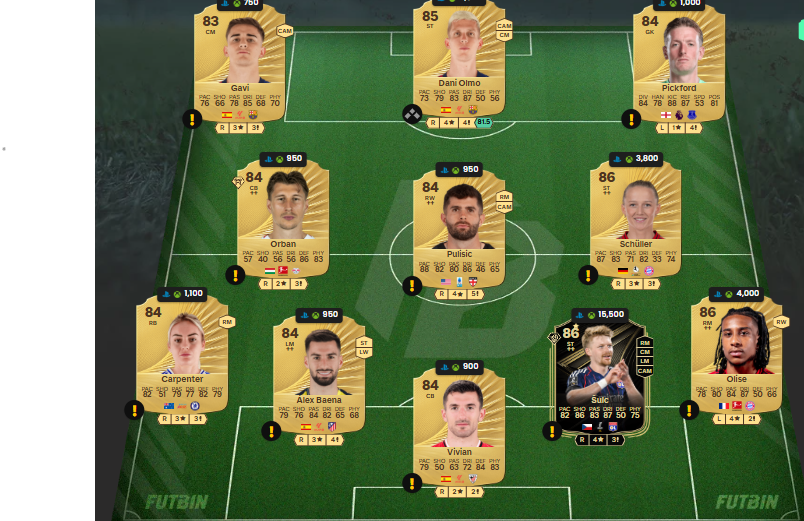Select the Dani Olmo player card
The width and height of the screenshot is (804, 521).
pyautogui.click(x=458, y=60)
